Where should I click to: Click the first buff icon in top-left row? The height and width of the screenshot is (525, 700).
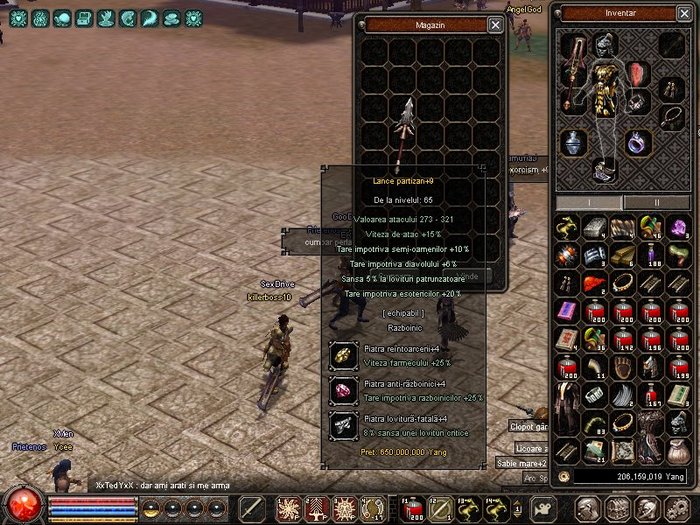[x=17, y=18]
